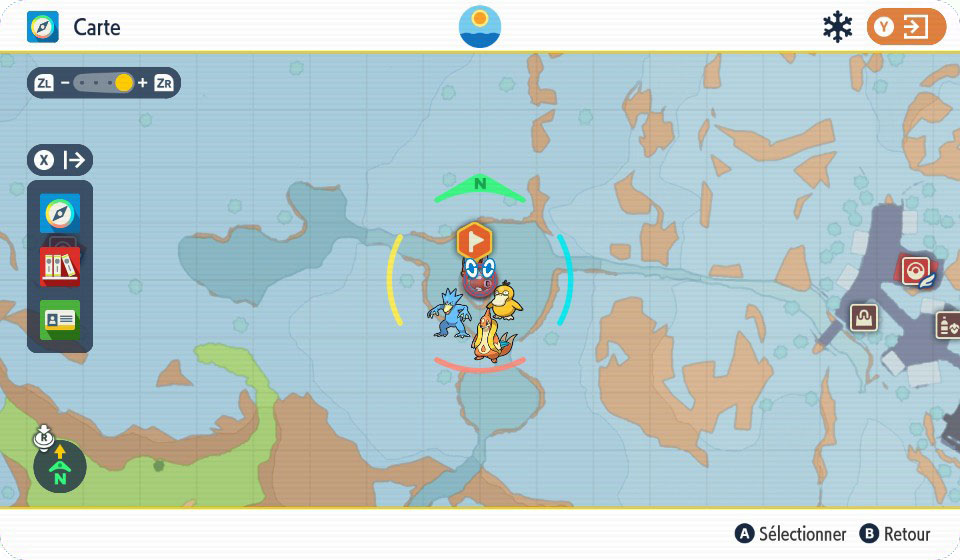This screenshot has height=560, width=960.
Task: Select the orange flag destination marker
Action: point(475,240)
